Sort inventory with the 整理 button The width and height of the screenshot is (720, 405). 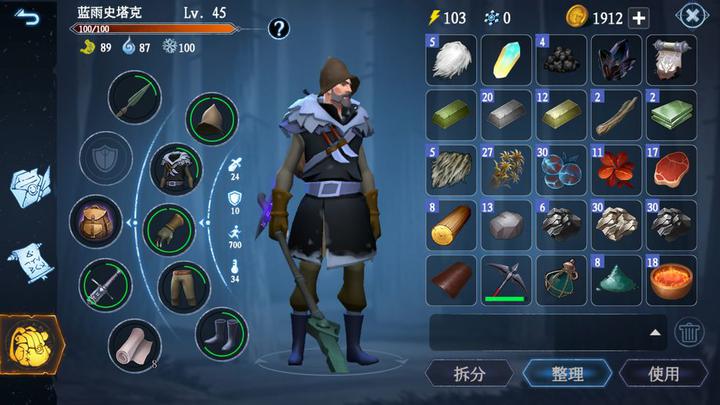[566, 374]
